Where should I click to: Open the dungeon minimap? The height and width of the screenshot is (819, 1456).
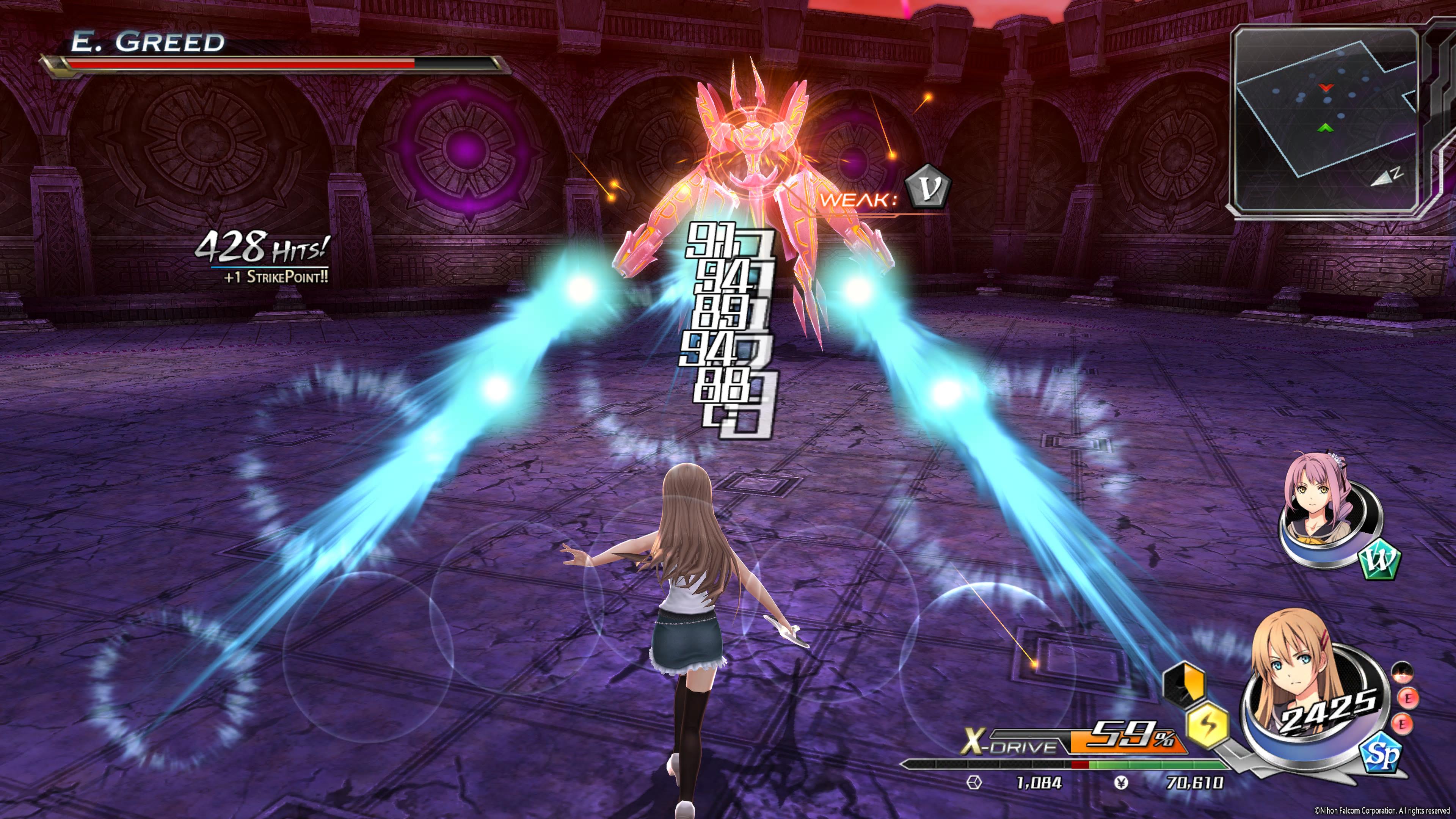pos(1326,119)
